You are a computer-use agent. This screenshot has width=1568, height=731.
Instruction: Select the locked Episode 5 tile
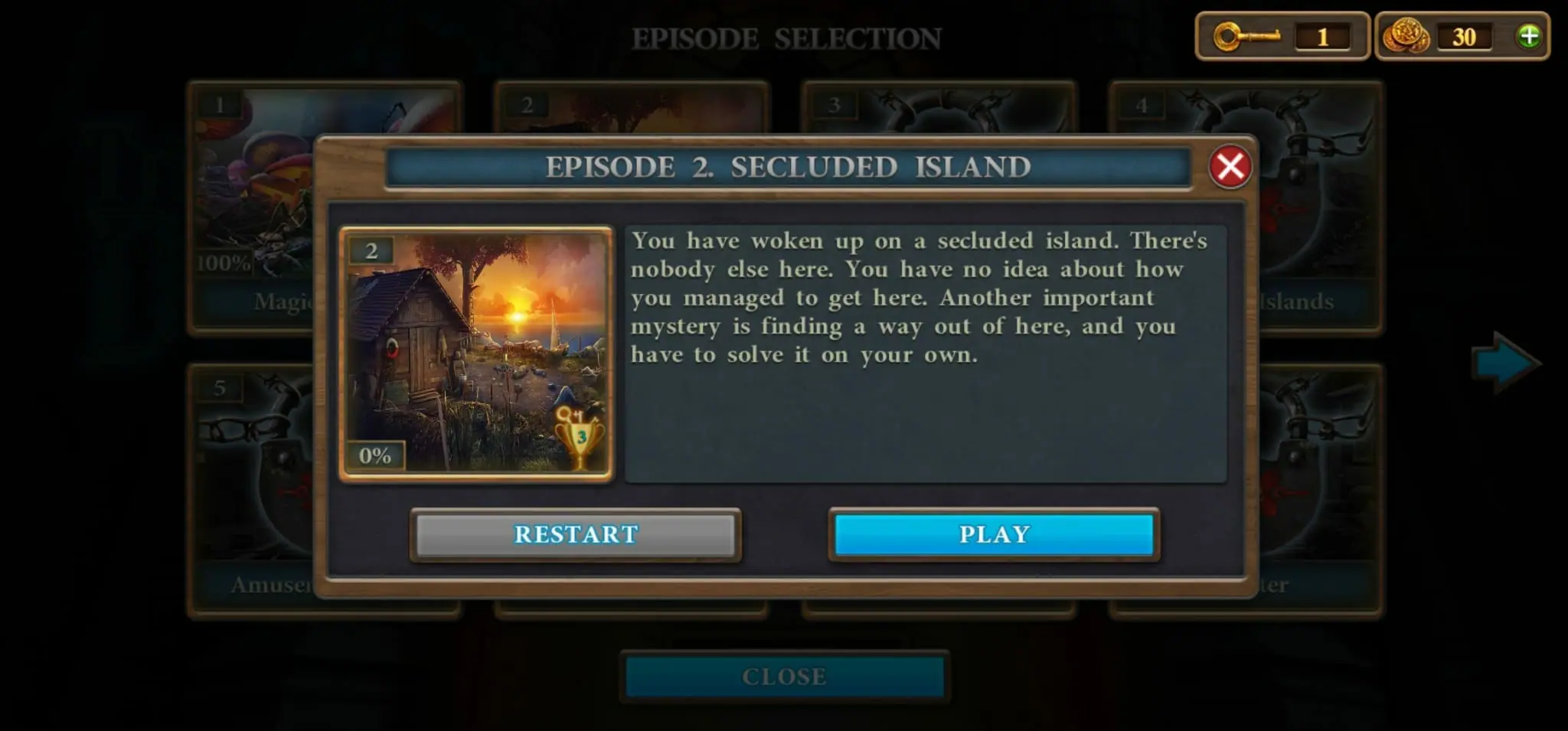click(253, 490)
